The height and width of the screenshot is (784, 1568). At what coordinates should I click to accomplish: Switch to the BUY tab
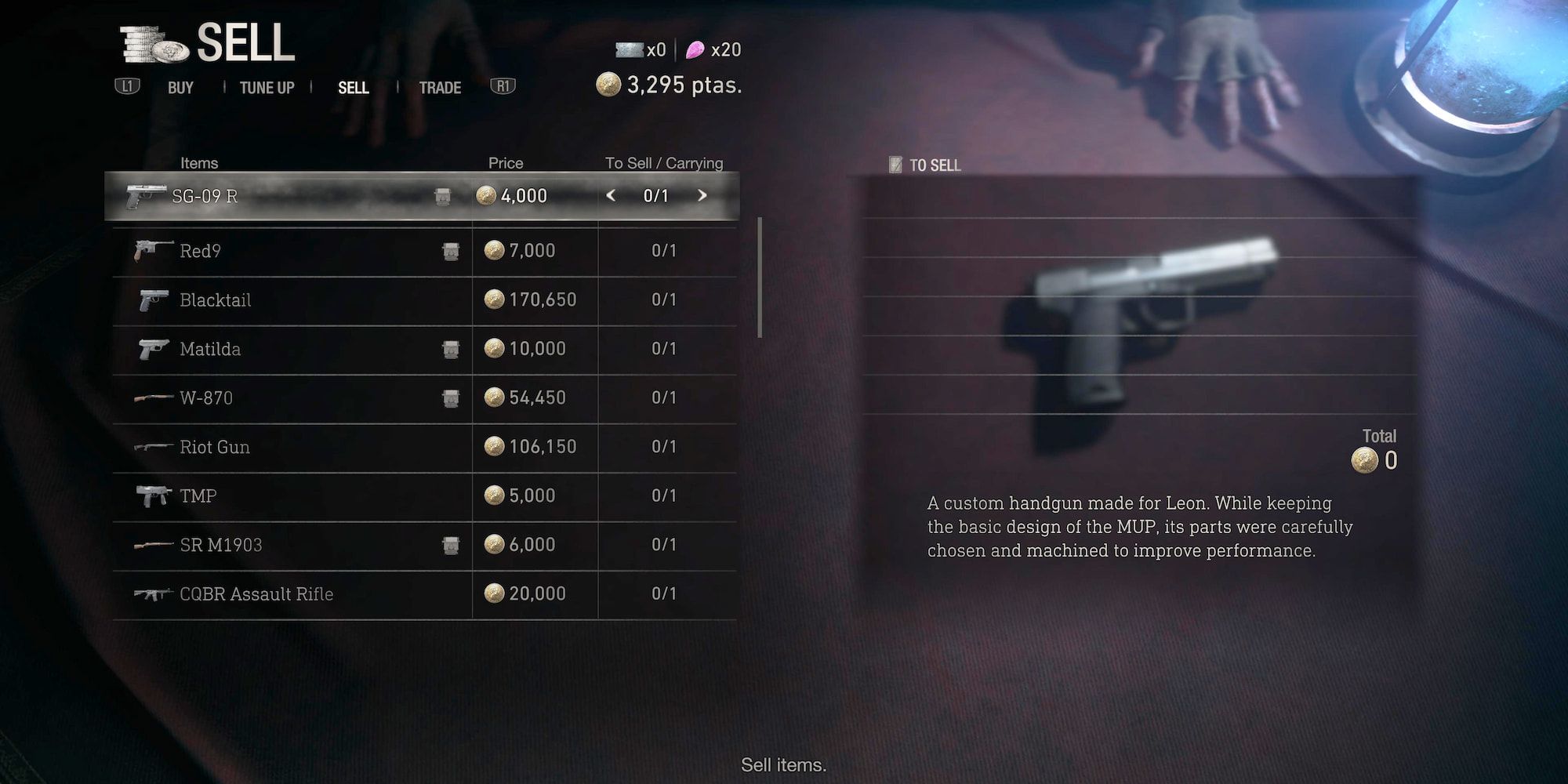pyautogui.click(x=181, y=88)
